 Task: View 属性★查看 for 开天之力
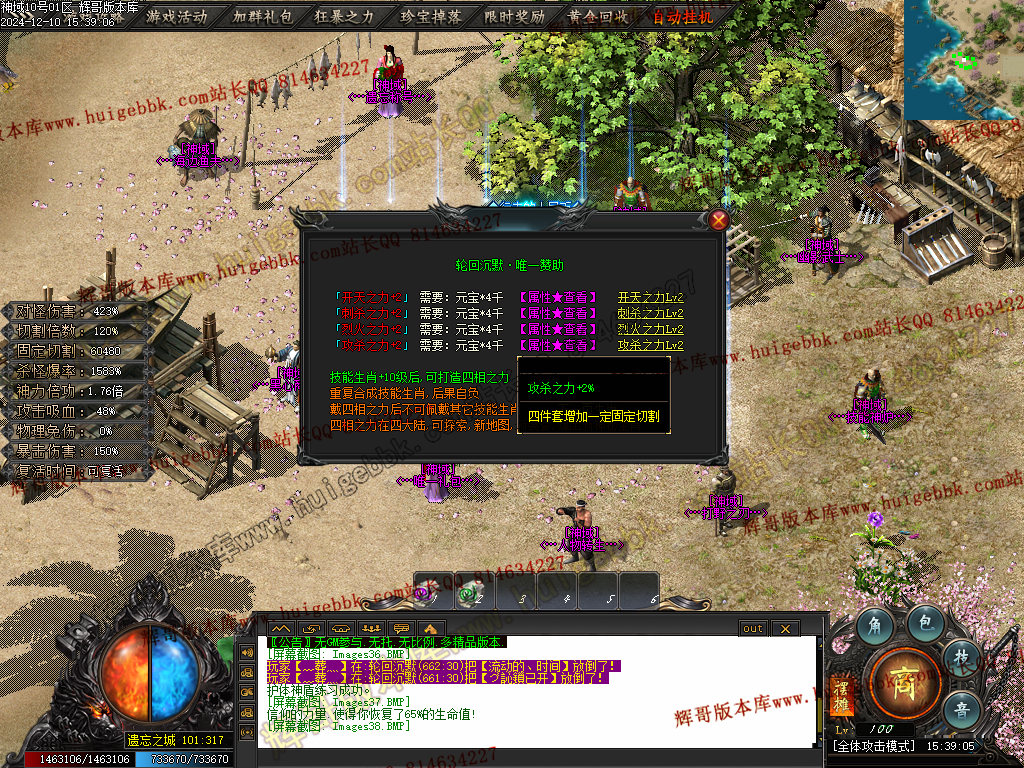pos(557,297)
